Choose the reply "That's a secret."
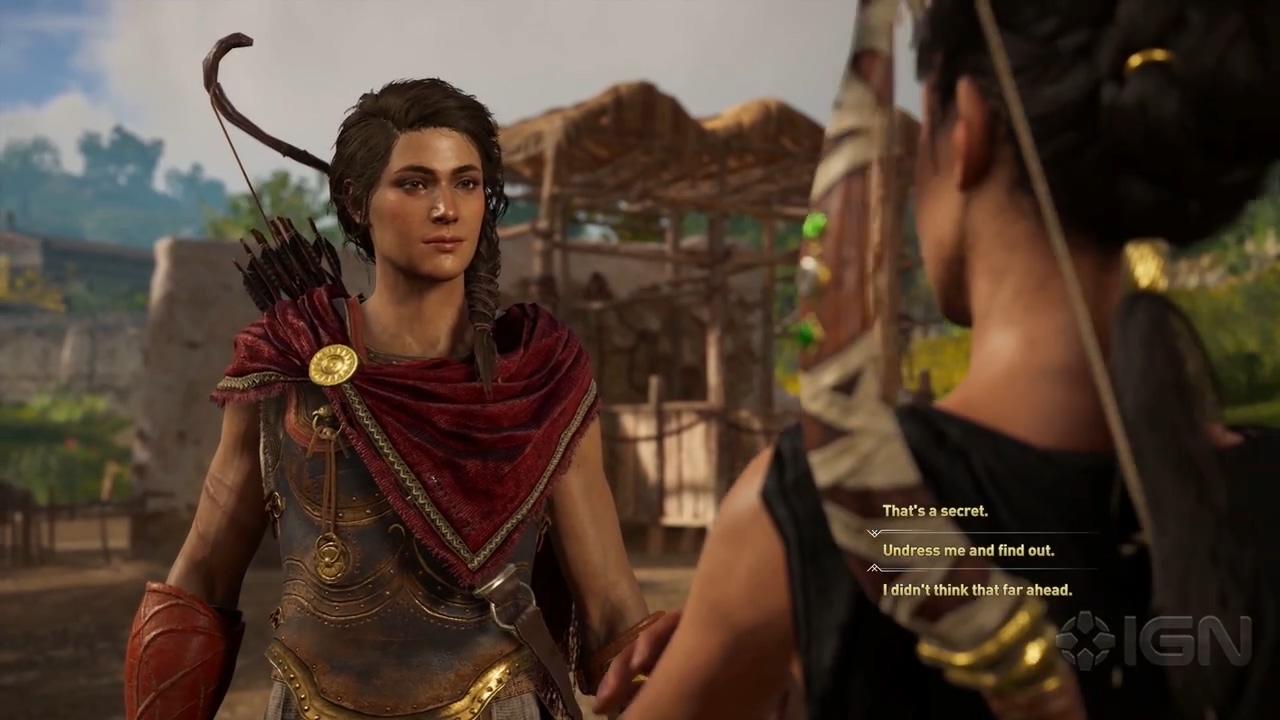The height and width of the screenshot is (720, 1280). coord(935,511)
